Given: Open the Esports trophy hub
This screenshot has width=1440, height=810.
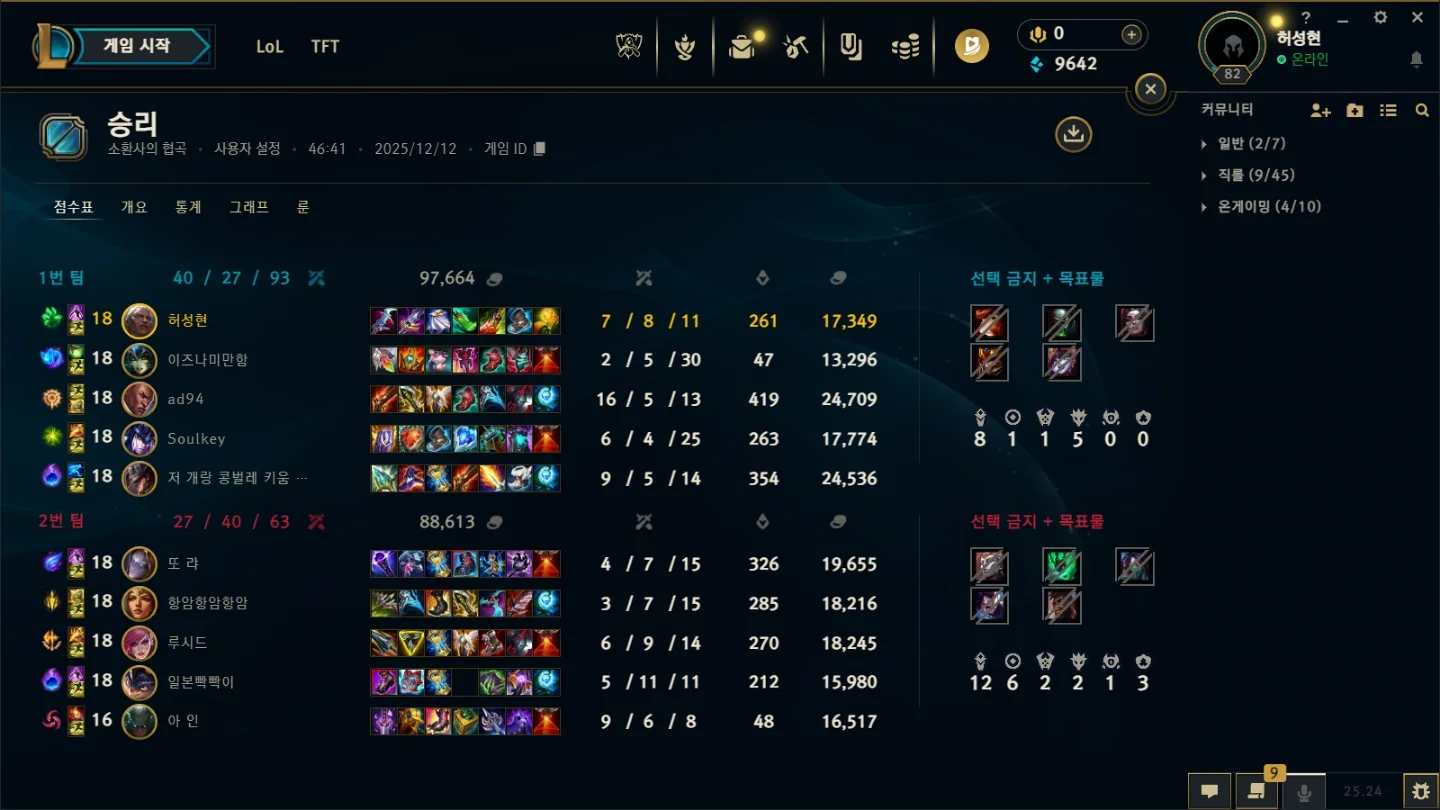Looking at the screenshot, I should pos(628,46).
